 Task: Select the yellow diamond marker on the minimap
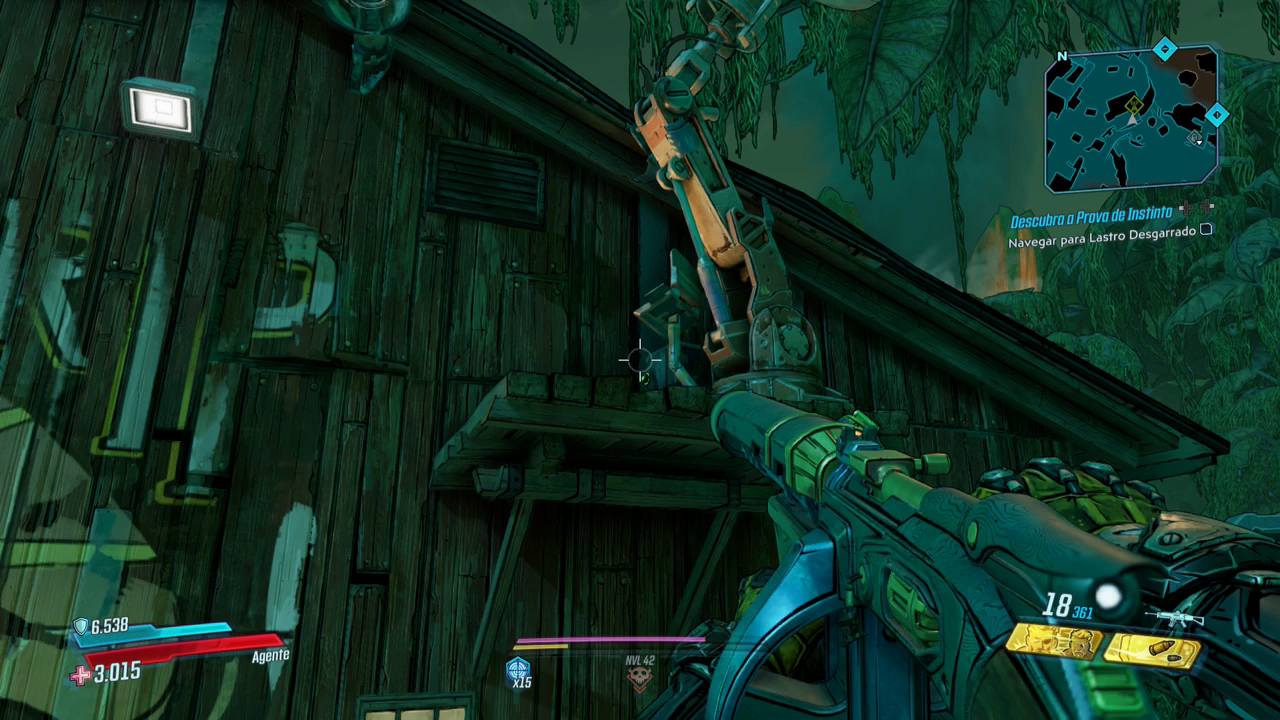(1133, 105)
